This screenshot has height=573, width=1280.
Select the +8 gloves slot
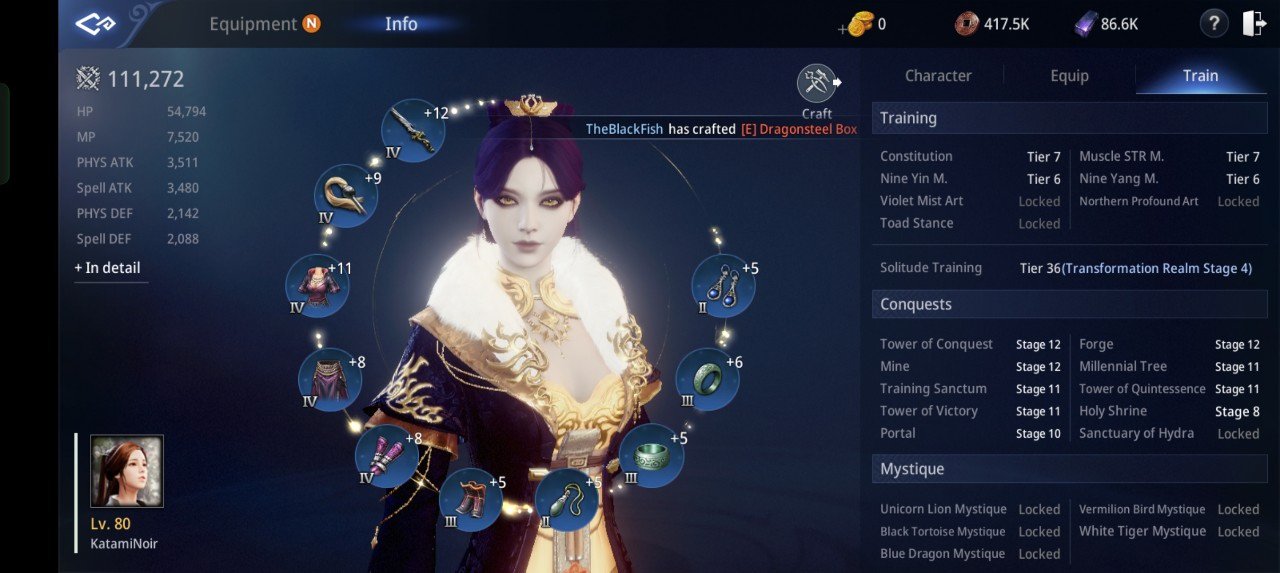coord(387,455)
